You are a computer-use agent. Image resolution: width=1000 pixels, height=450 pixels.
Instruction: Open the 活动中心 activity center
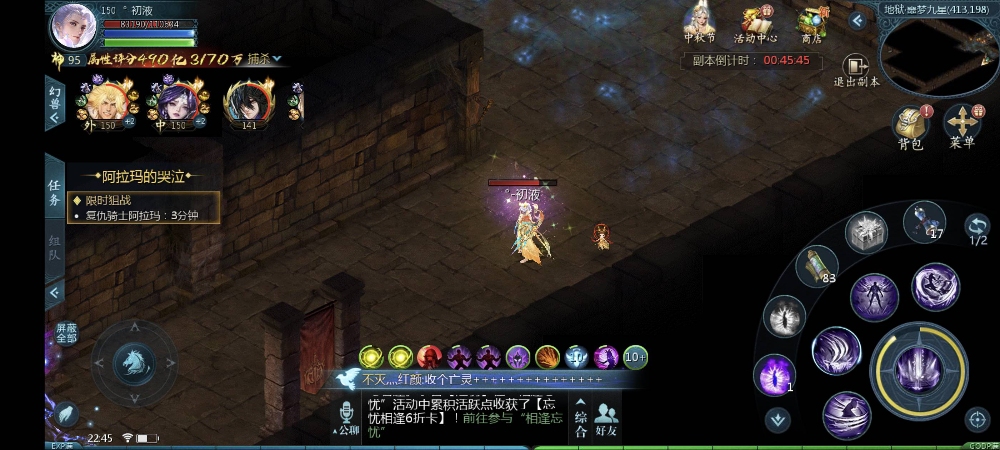click(x=756, y=23)
